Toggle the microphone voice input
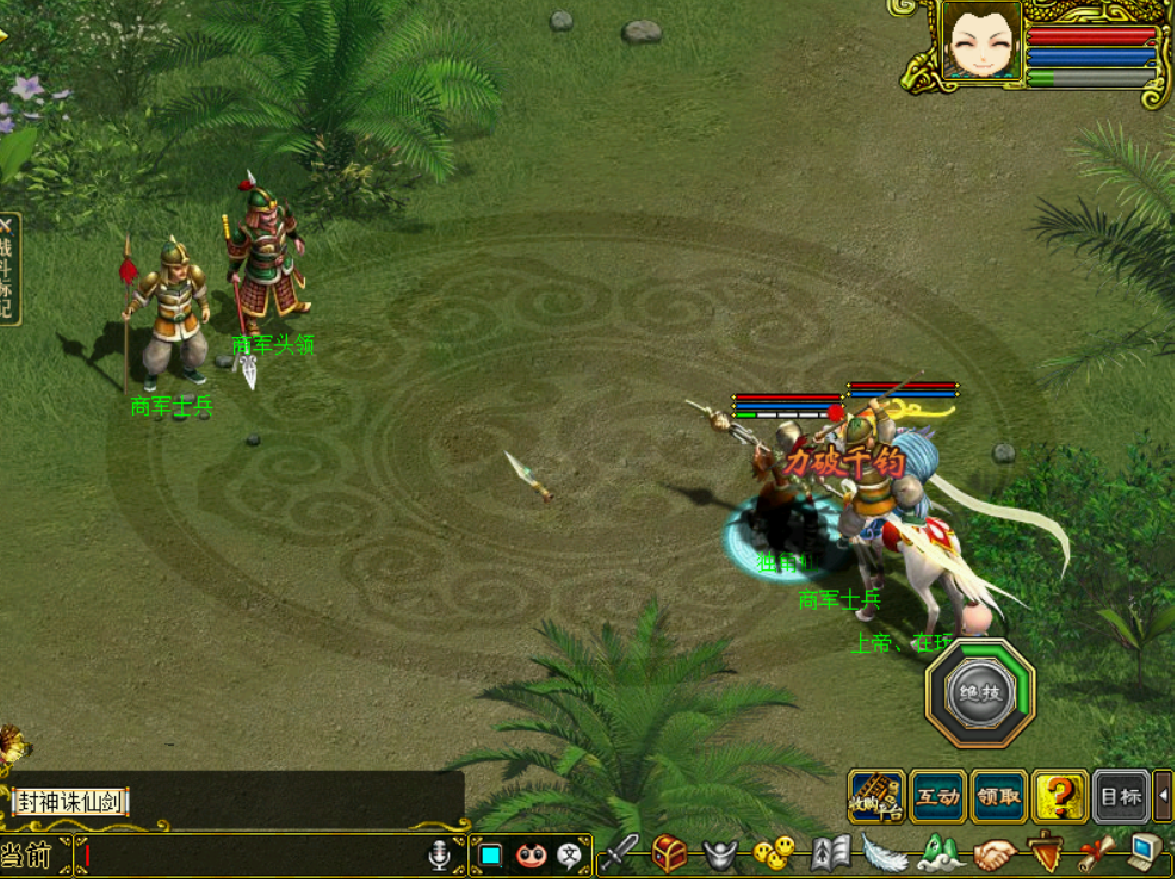The height and width of the screenshot is (879, 1175). 437,856
